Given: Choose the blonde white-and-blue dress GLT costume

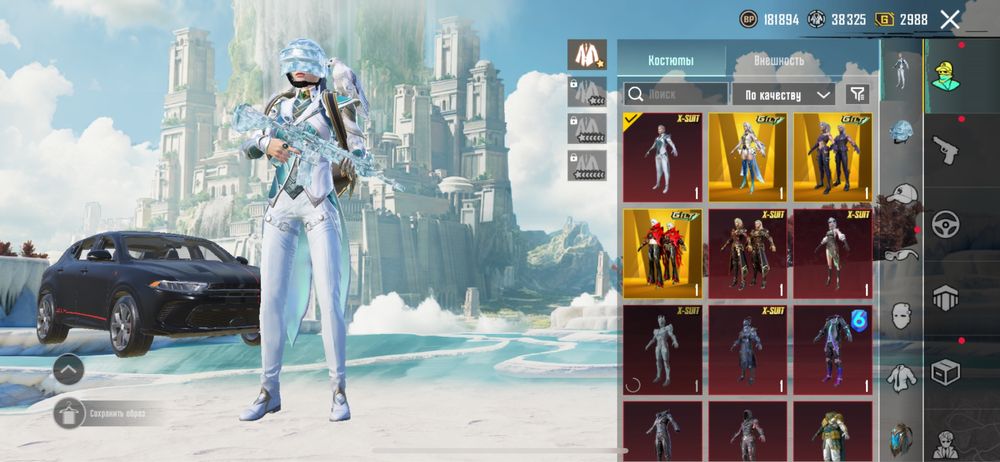Looking at the screenshot, I should [x=748, y=158].
